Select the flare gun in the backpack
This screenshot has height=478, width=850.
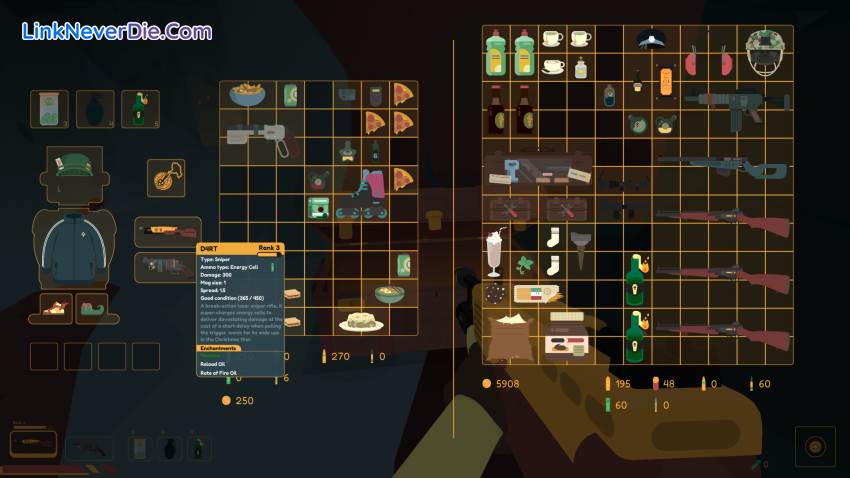coord(260,138)
